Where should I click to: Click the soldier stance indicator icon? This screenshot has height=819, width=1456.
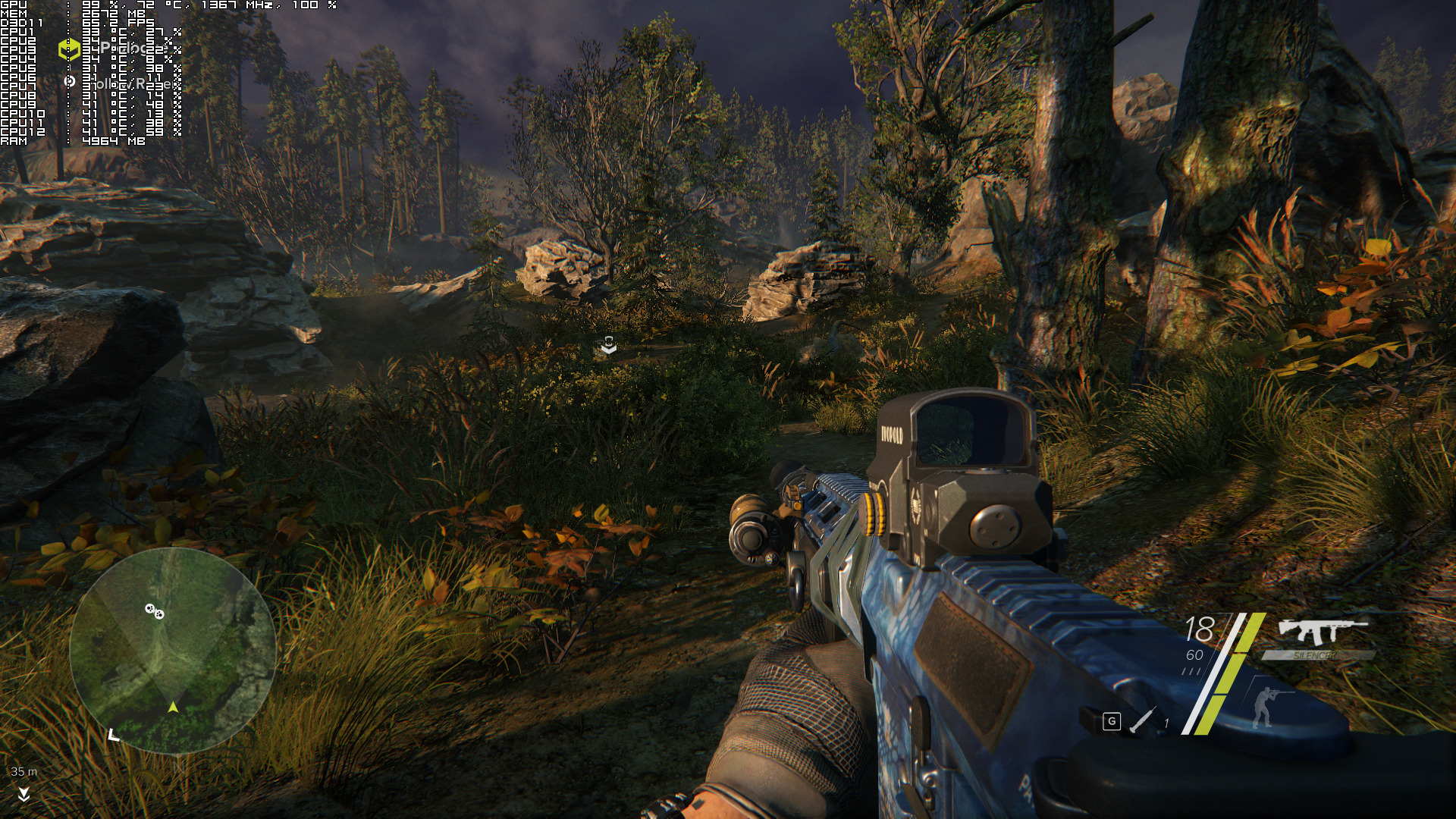pos(1263,706)
